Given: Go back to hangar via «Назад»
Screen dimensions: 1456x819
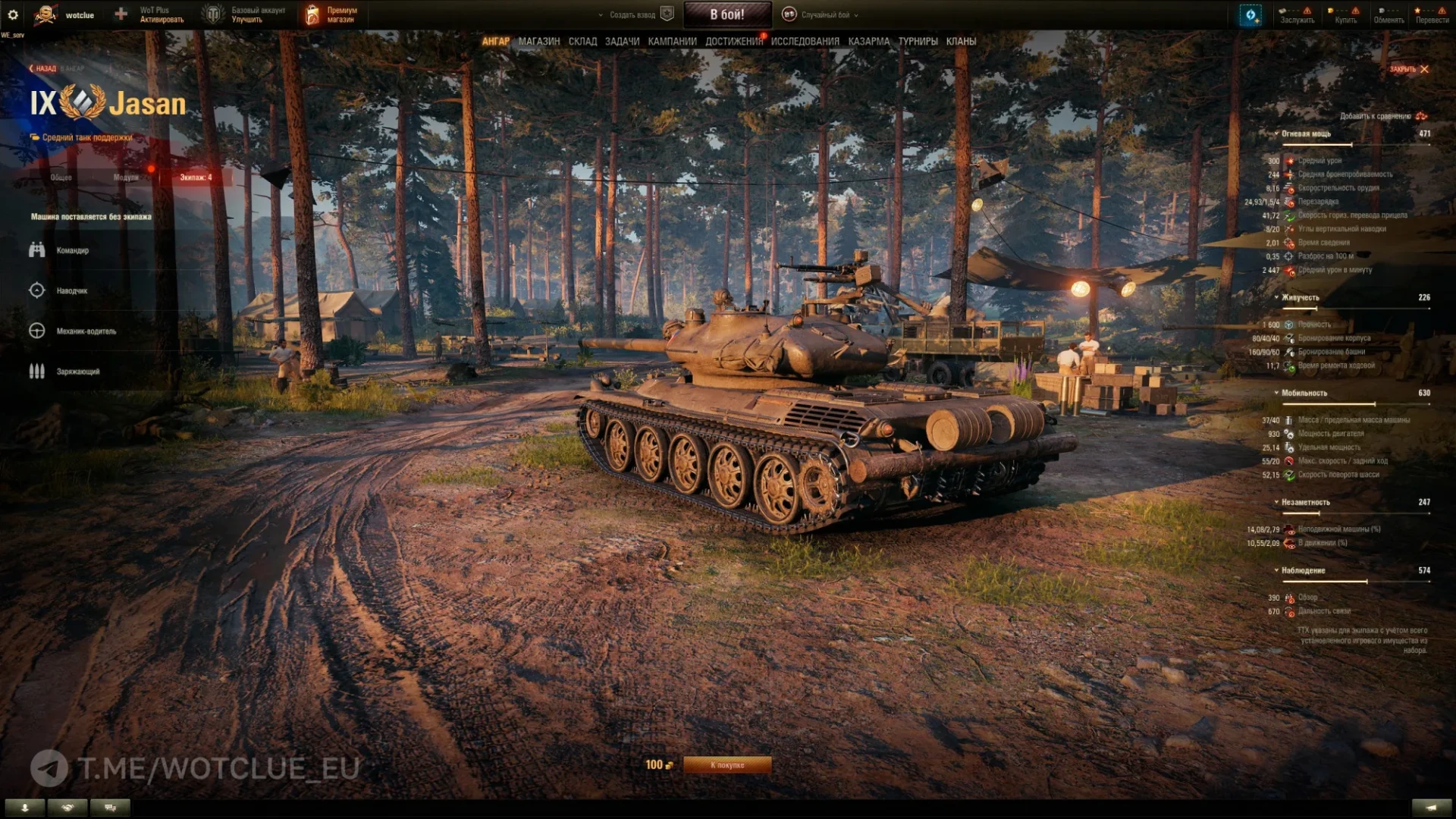Looking at the screenshot, I should [x=44, y=68].
